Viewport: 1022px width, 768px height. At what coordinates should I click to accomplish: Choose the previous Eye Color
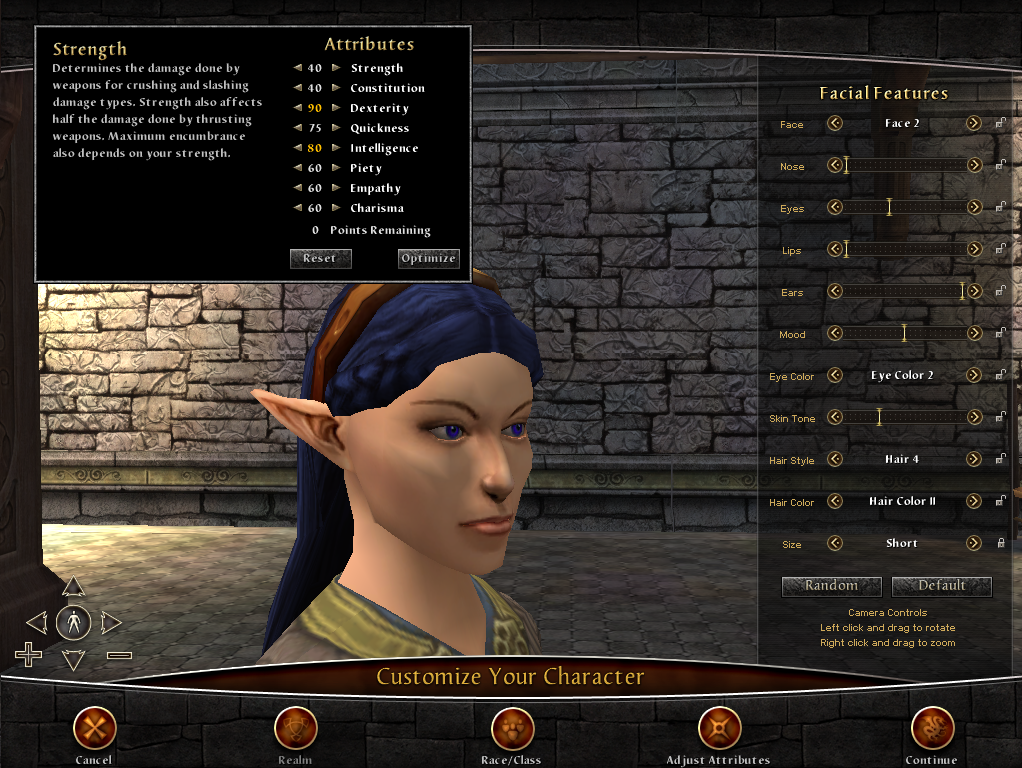(x=834, y=375)
